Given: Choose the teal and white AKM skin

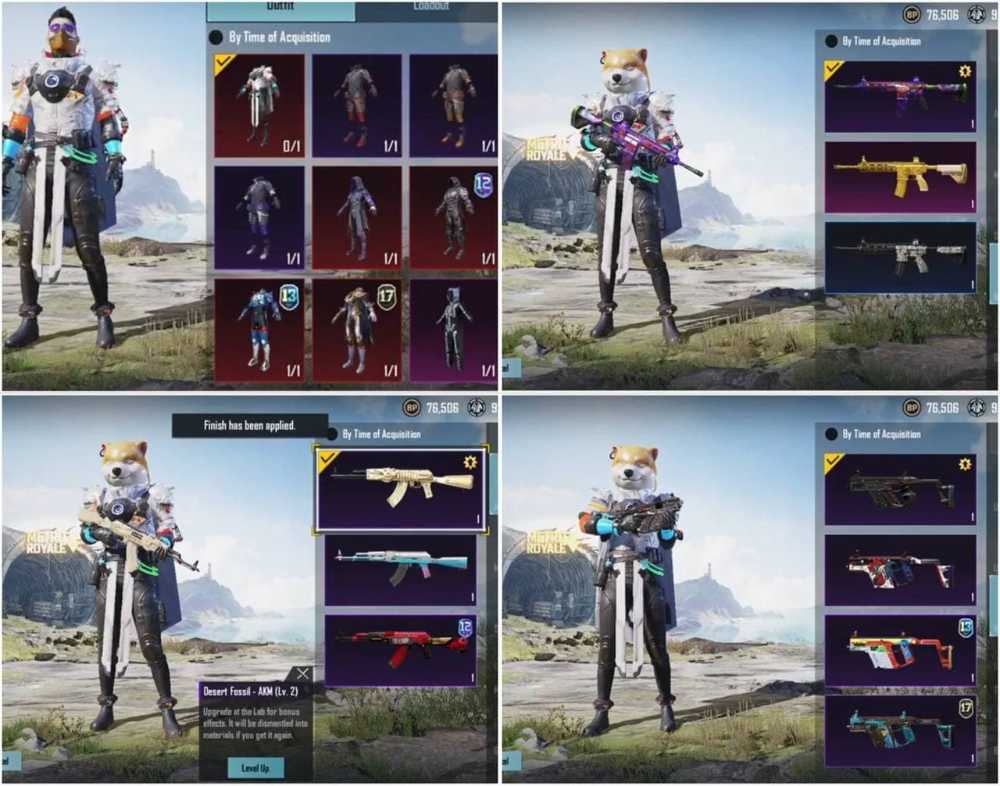Looking at the screenshot, I should coord(401,569).
